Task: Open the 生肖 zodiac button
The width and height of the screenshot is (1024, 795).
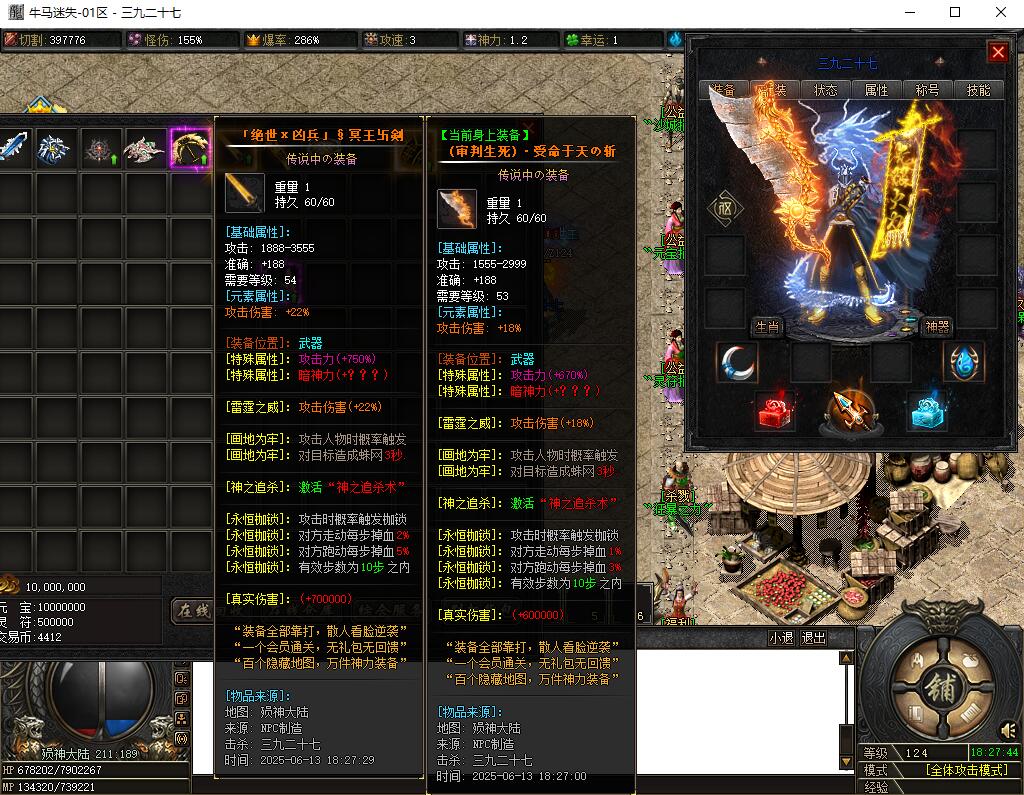Action: click(766, 327)
